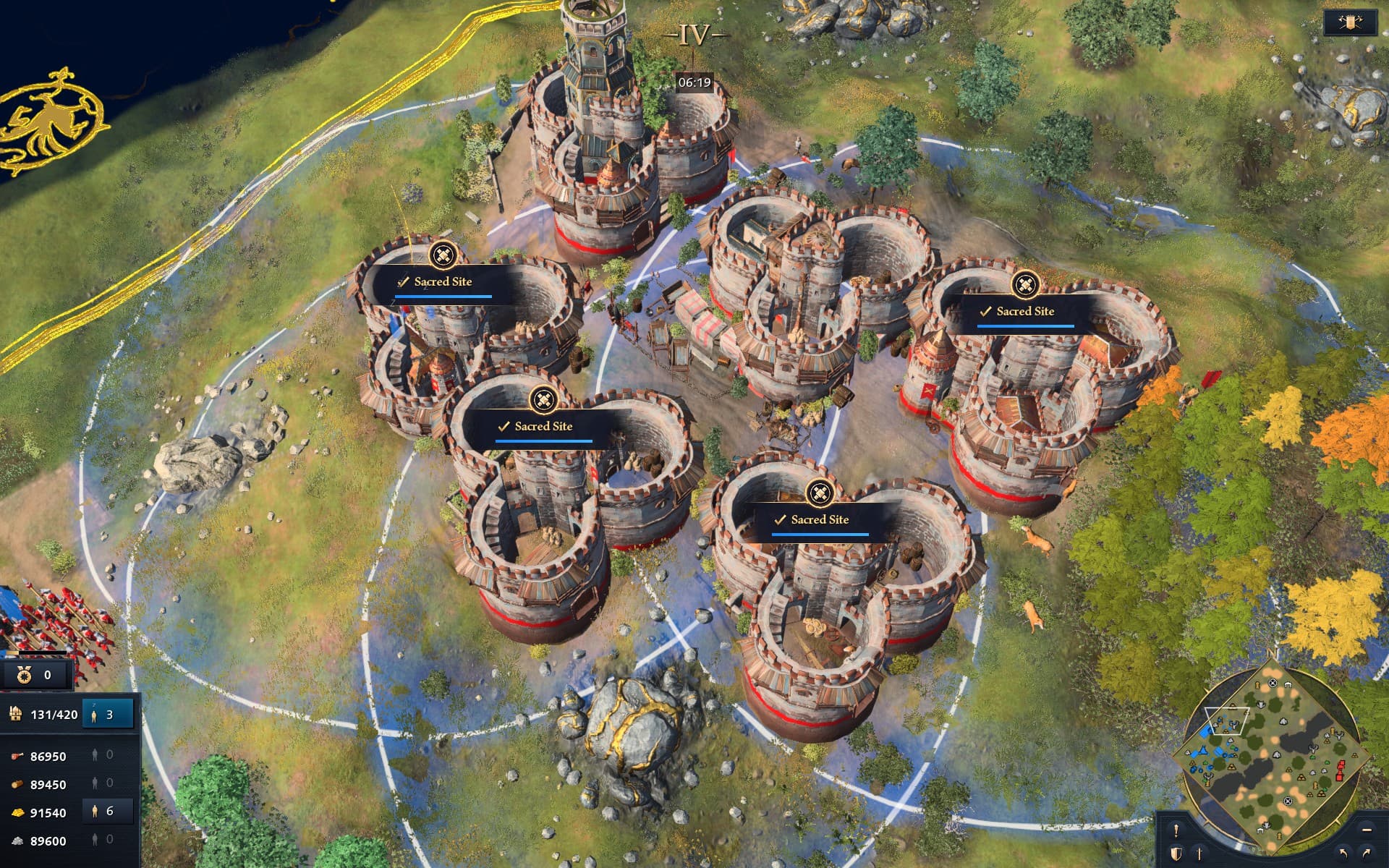Toggle the sword military overlay on minimap

(1199, 854)
